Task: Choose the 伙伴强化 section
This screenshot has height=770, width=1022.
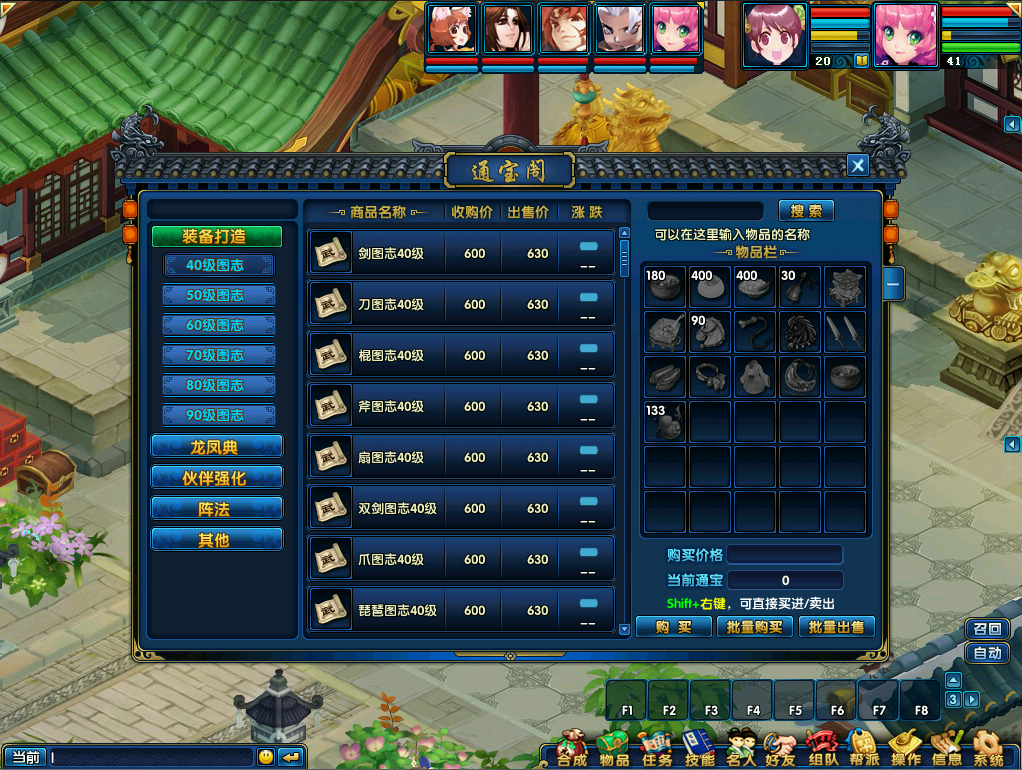Action: pos(217,478)
